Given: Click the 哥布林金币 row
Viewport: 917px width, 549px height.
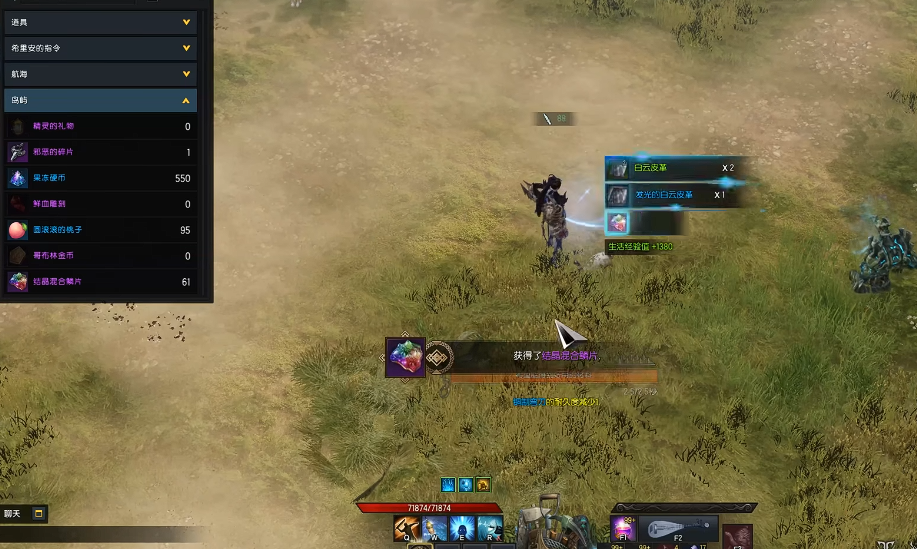Looking at the screenshot, I should click(100, 256).
